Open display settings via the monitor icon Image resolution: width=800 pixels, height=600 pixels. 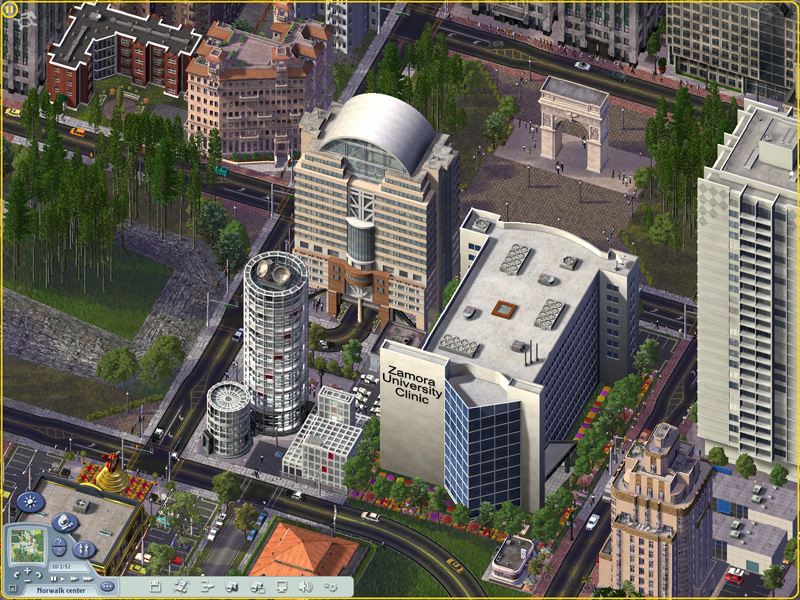coord(281,586)
